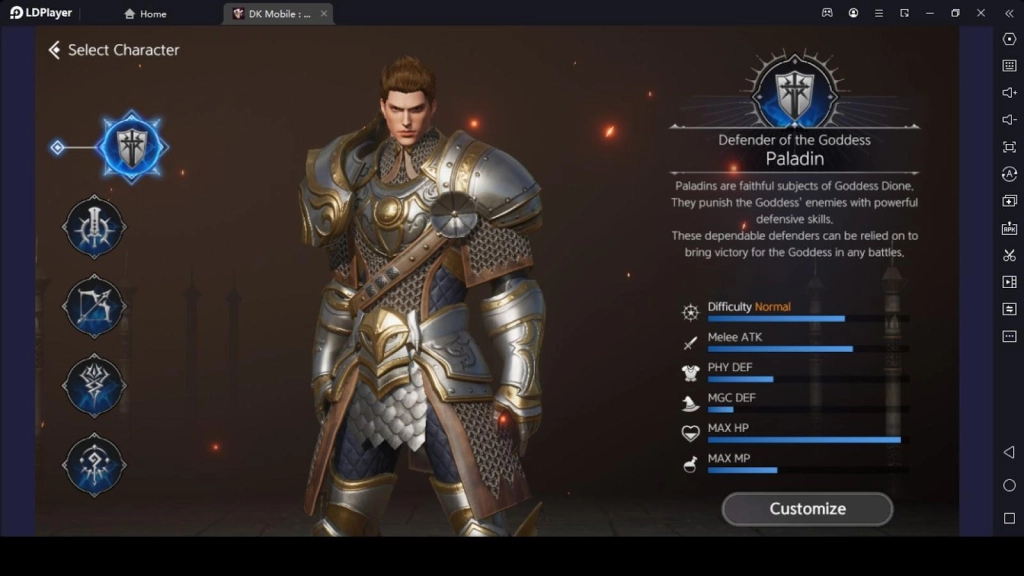The width and height of the screenshot is (1024, 576).
Task: Select the Paladin shield class icon
Action: click(132, 147)
